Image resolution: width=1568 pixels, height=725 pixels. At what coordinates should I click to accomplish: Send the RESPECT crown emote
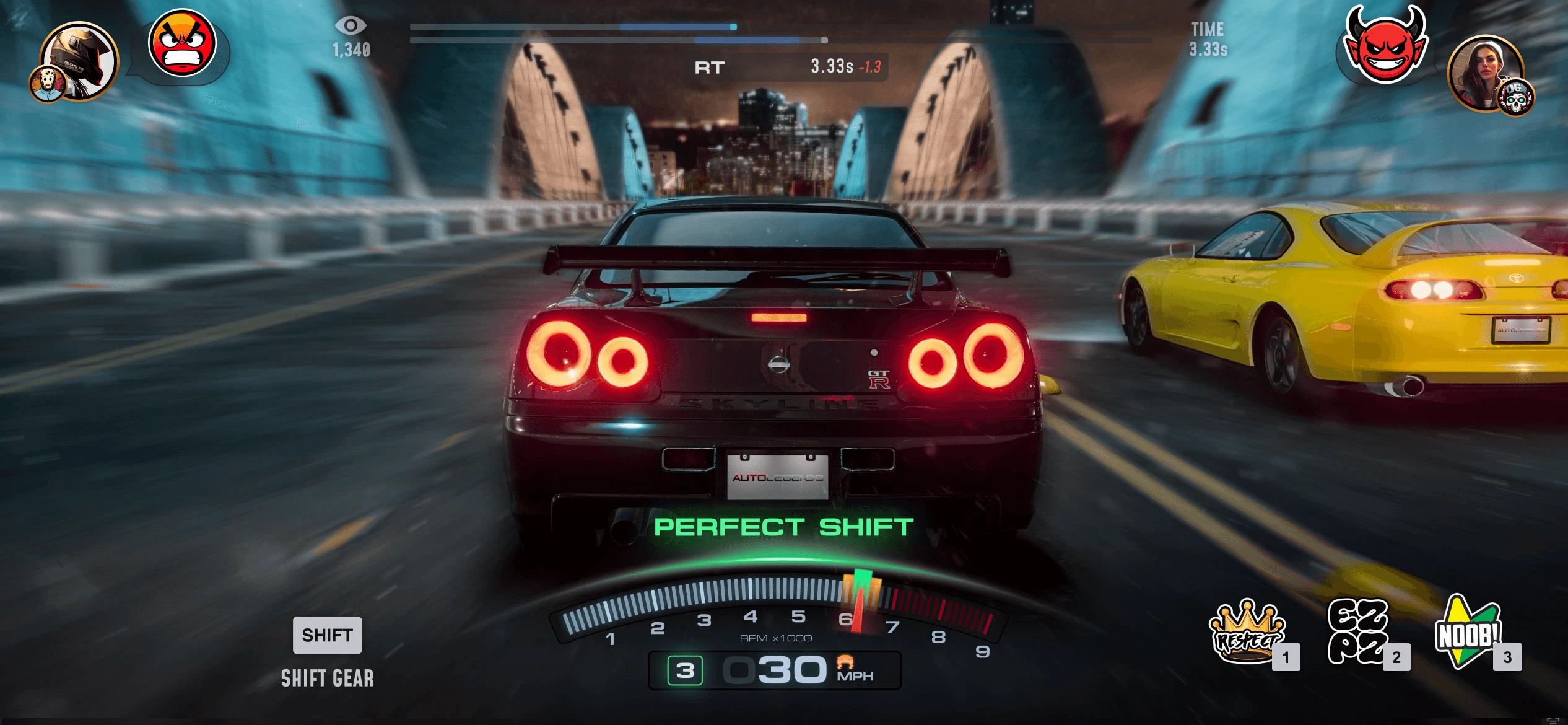pos(1247,631)
